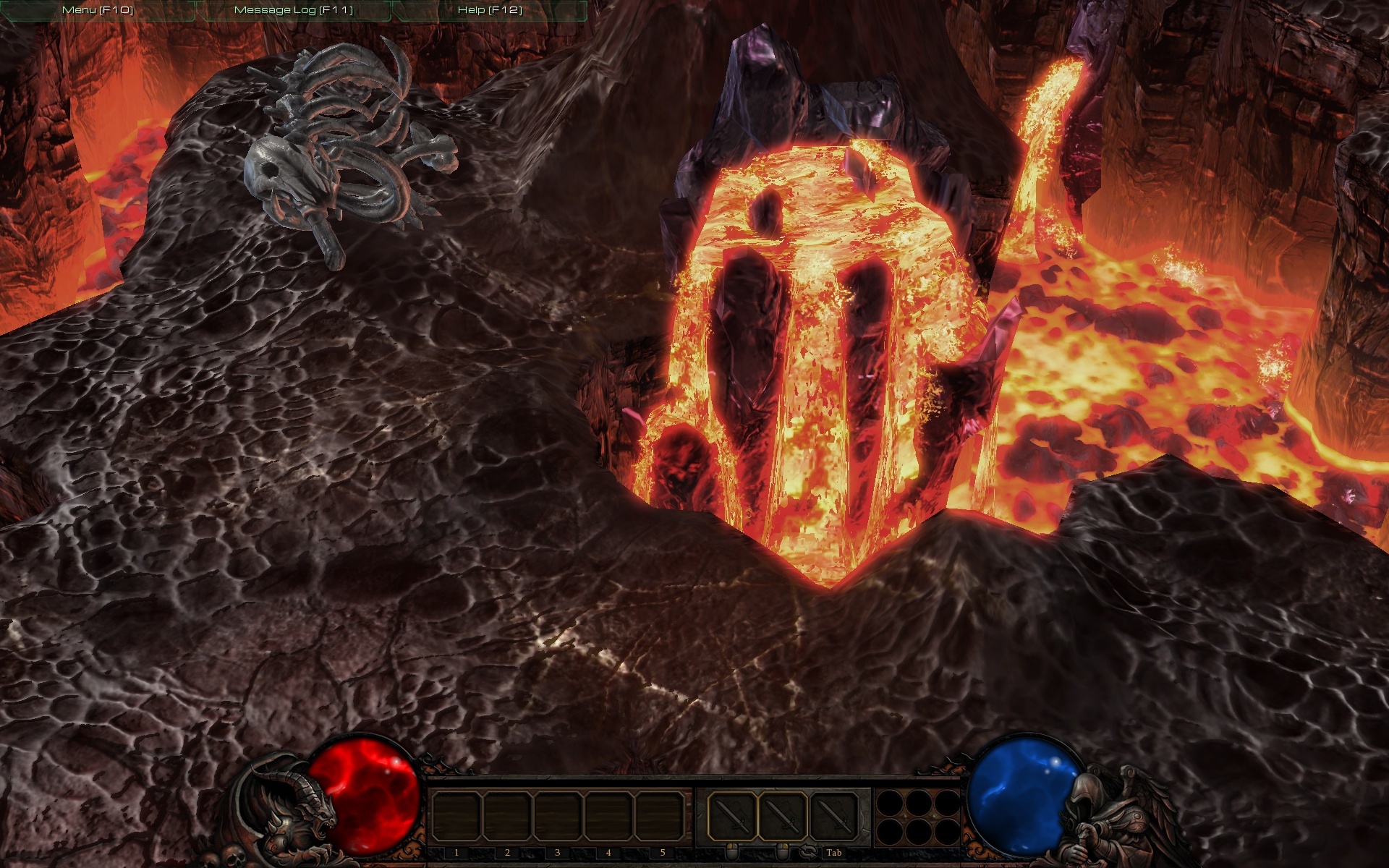The image size is (1389, 868).
Task: Choose the right-mouse sword skill slot
Action: [x=782, y=816]
